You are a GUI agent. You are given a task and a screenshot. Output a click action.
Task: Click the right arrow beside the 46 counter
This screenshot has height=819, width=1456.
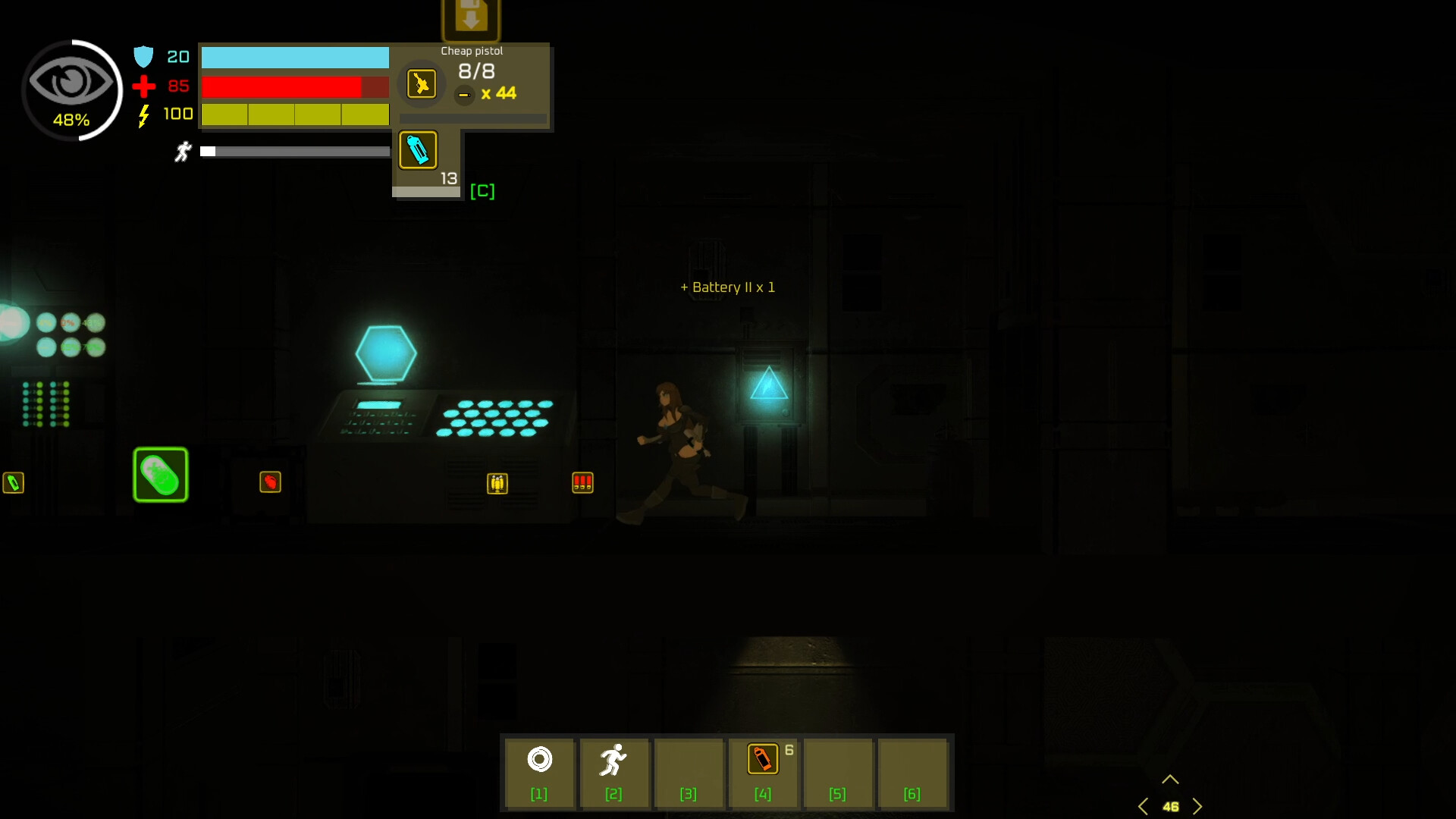point(1198,806)
